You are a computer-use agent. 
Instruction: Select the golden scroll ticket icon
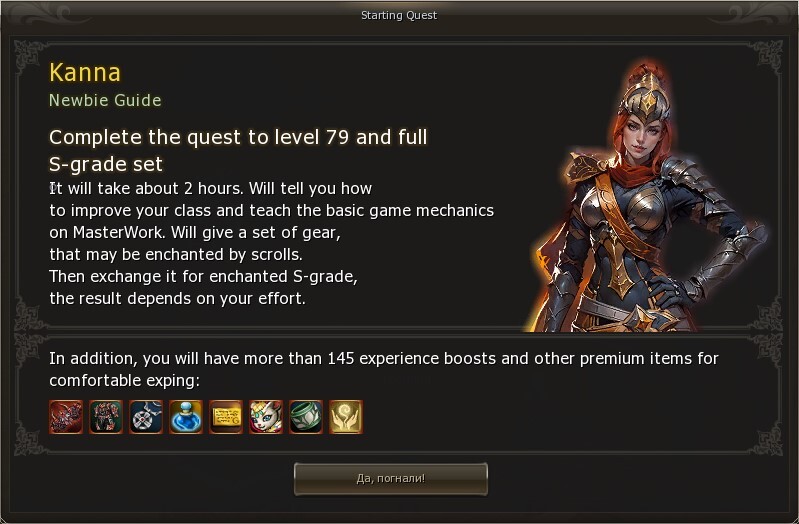pos(226,417)
